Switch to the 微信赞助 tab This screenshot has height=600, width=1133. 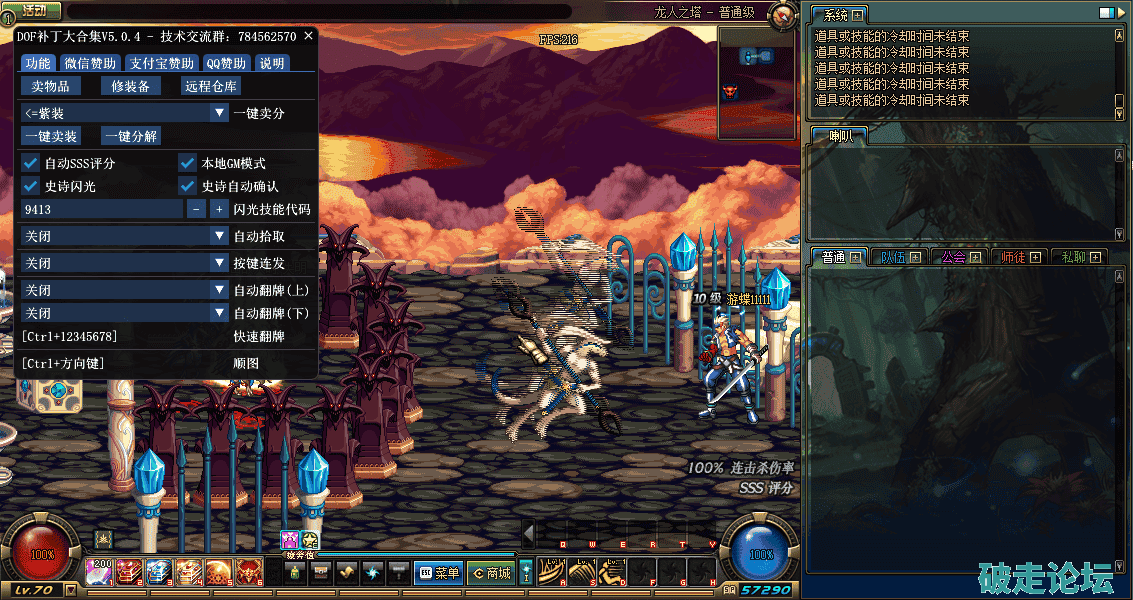tap(90, 63)
